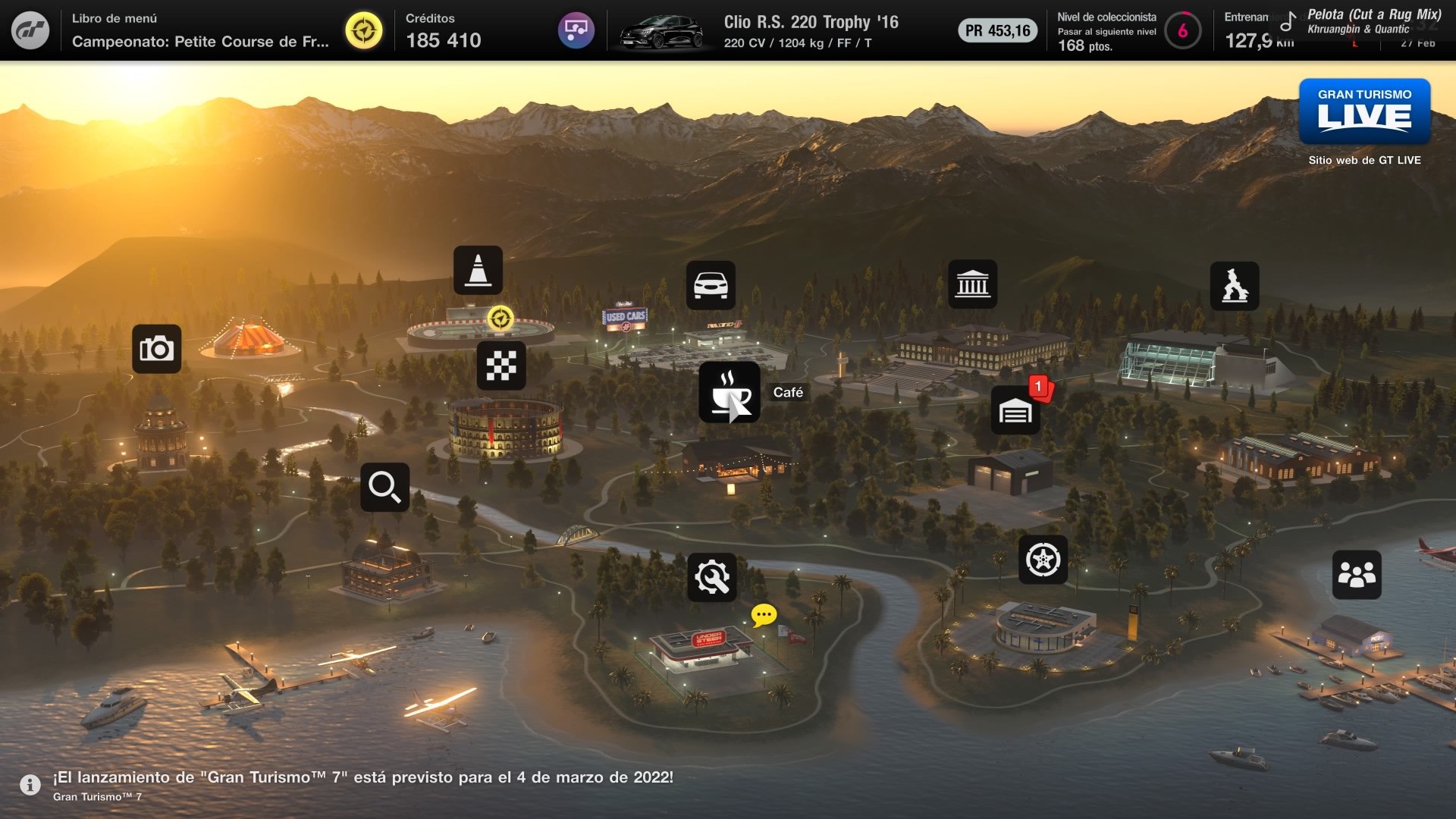Screen dimensions: 1456x819
Task: Open the car dealership icon near Used Cars
Action: pos(711,283)
